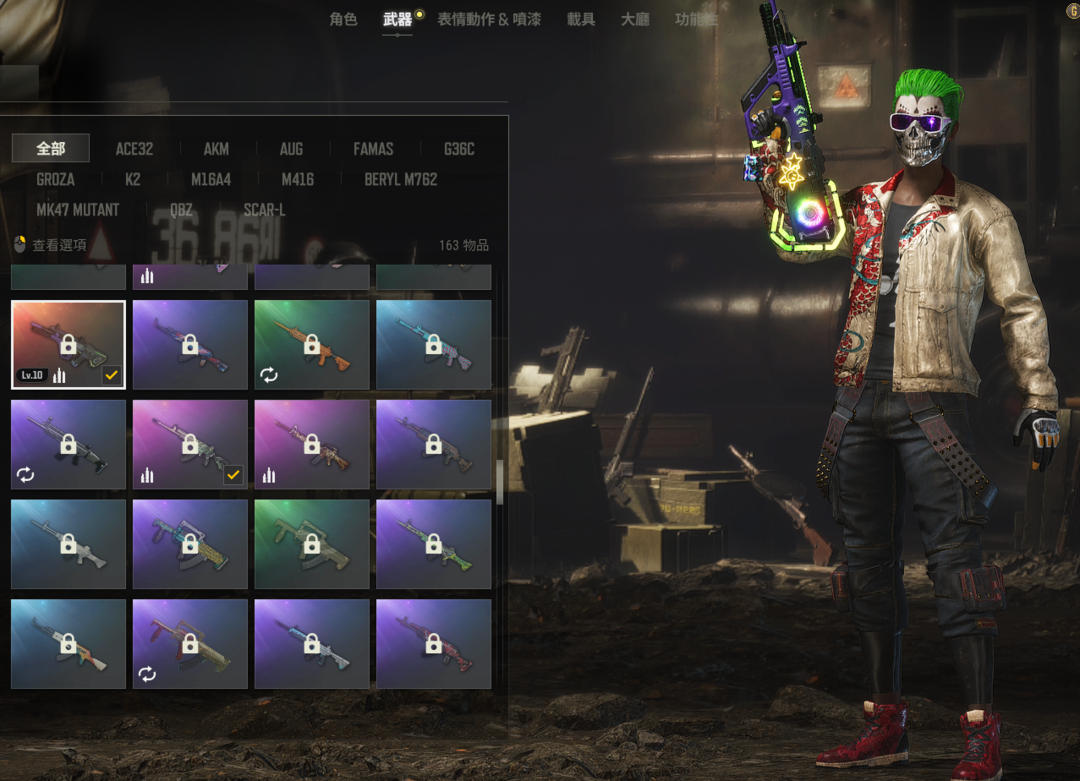
Task: Filter skins by M16A4
Action: click(x=211, y=179)
